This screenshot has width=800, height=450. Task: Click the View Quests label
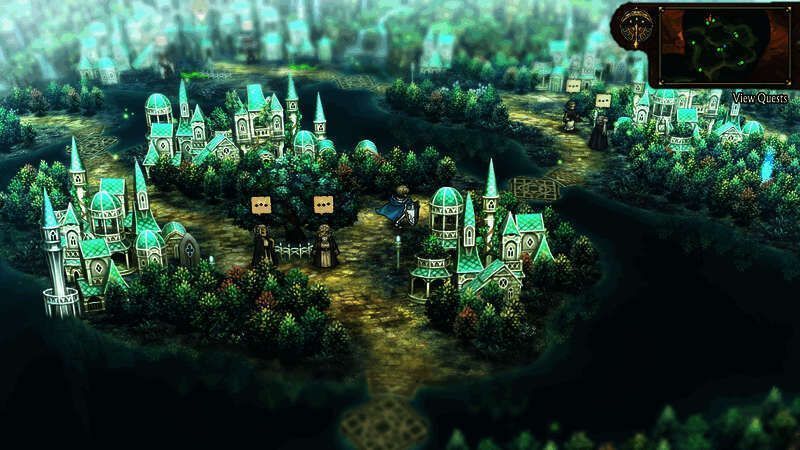coord(760,97)
